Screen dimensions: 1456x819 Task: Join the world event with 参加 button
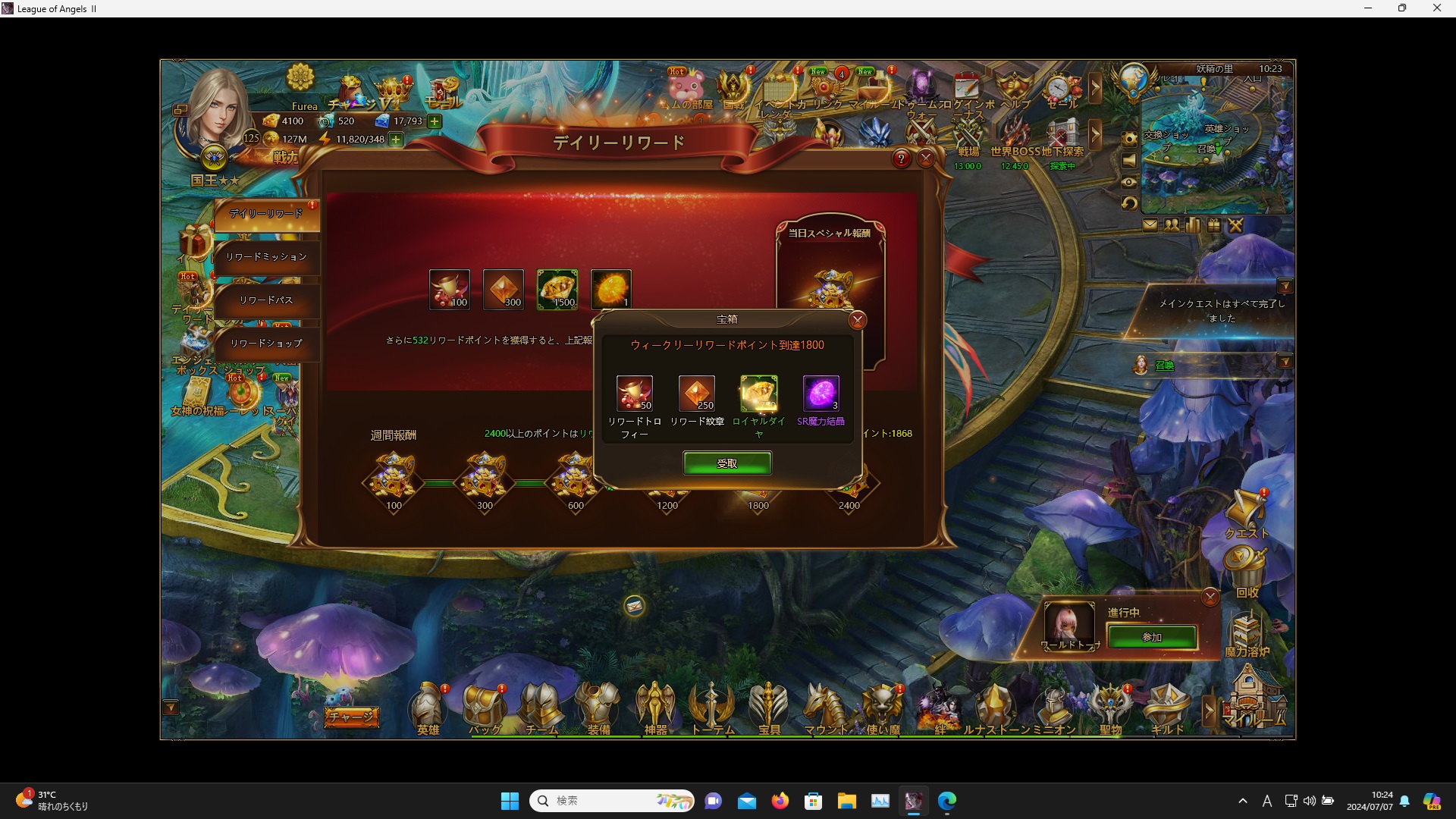(x=1151, y=637)
